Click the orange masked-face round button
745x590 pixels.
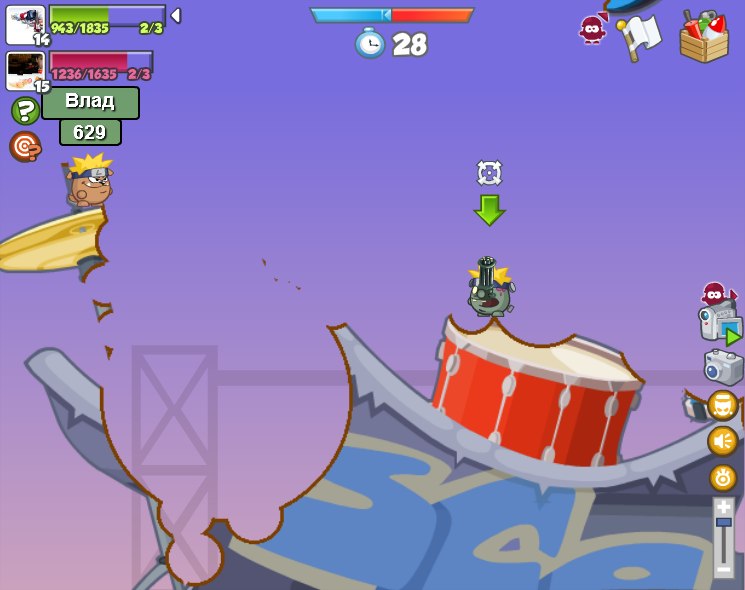pyautogui.click(x=722, y=405)
